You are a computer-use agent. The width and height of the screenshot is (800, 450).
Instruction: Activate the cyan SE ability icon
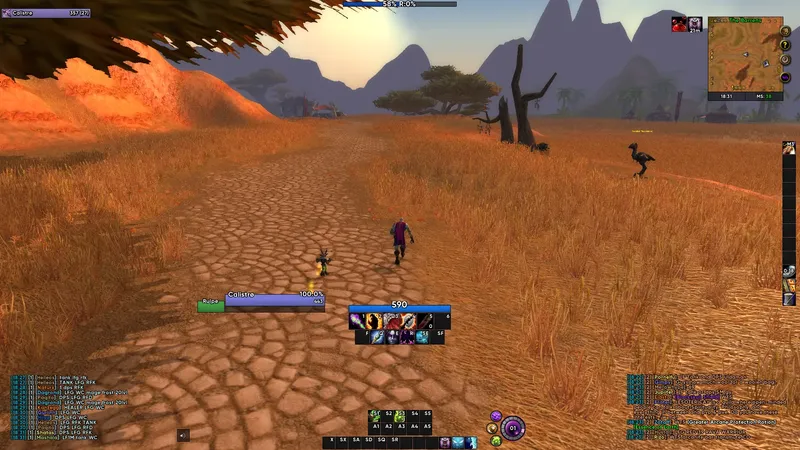(422, 337)
